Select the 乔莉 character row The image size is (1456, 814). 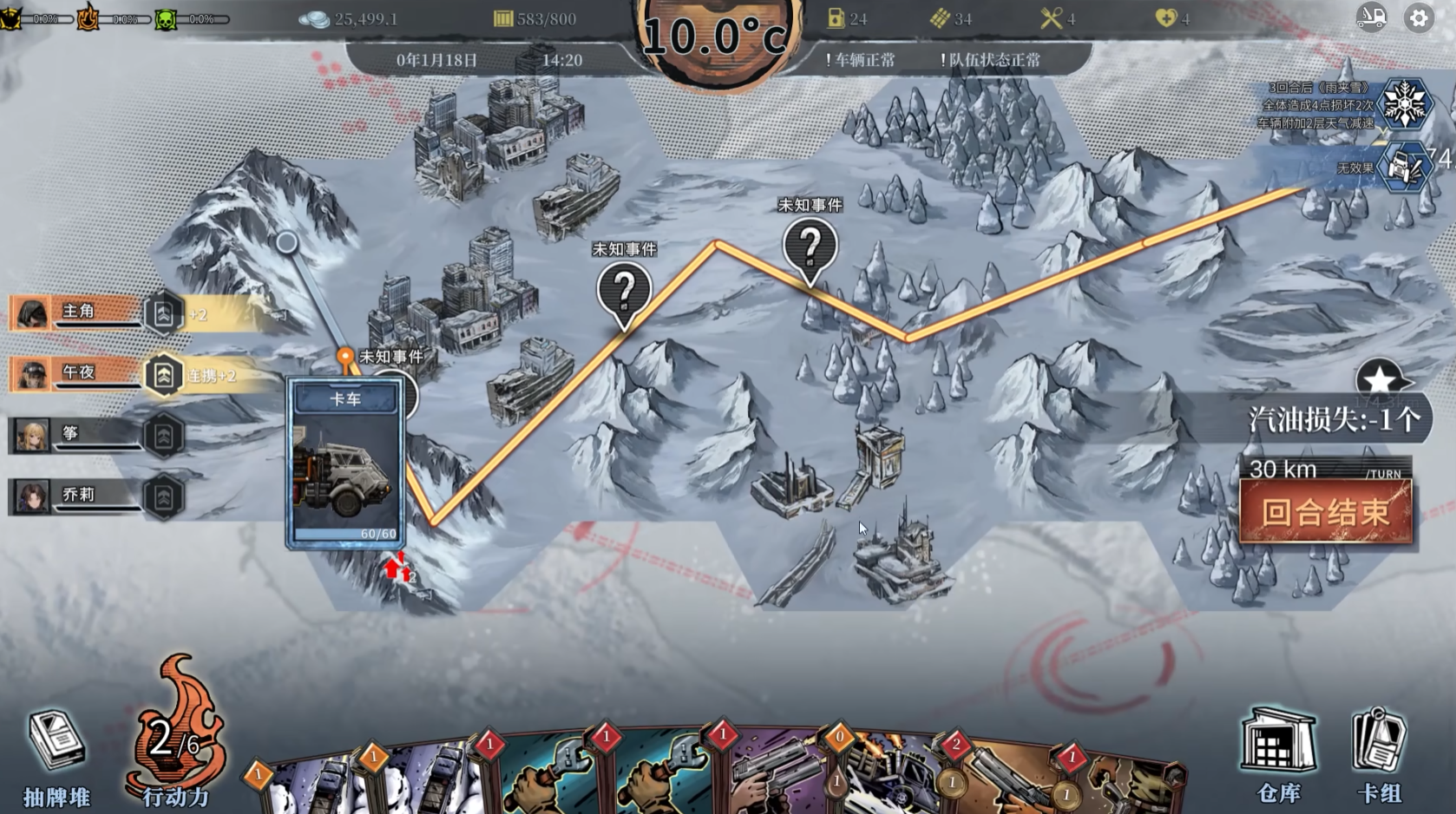point(78,496)
